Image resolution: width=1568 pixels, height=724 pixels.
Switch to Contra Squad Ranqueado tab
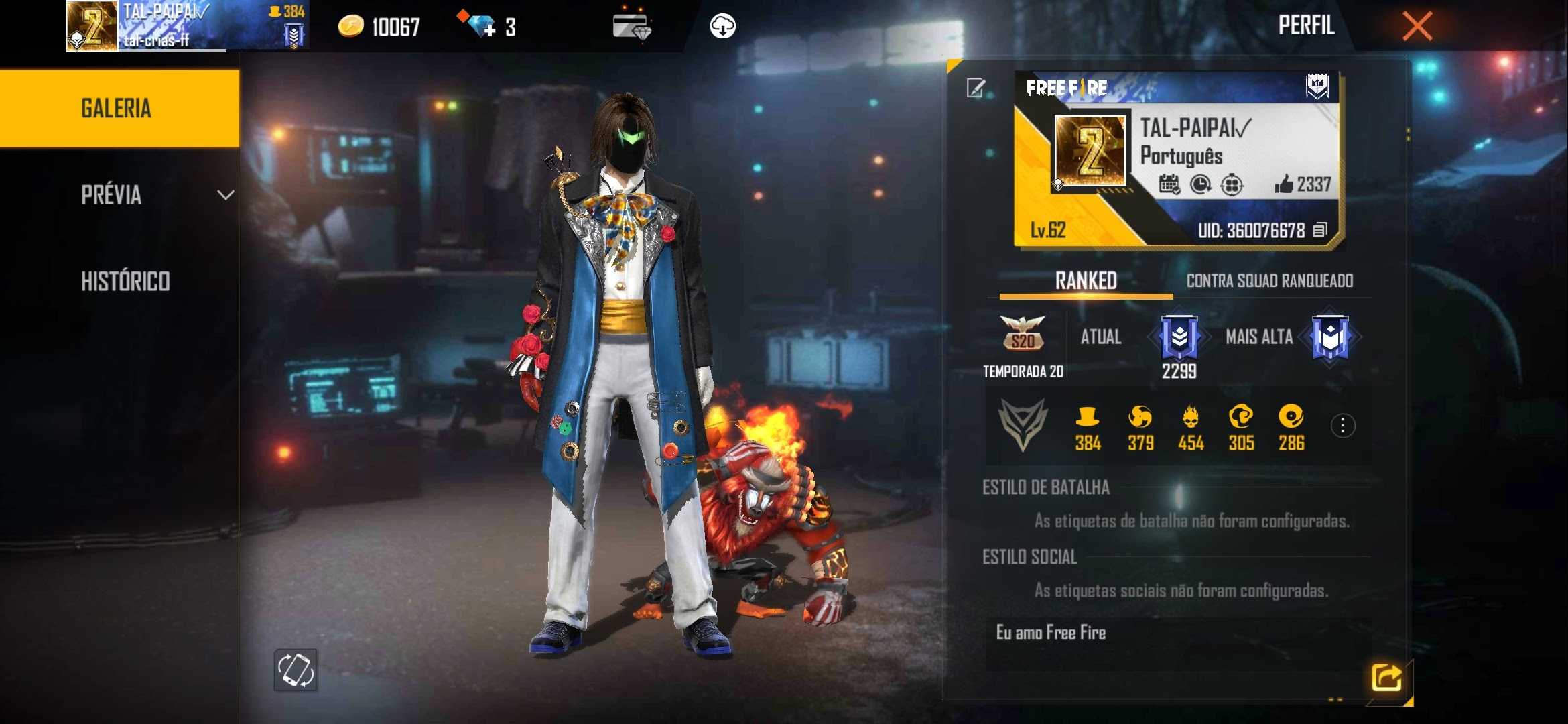coord(1269,281)
